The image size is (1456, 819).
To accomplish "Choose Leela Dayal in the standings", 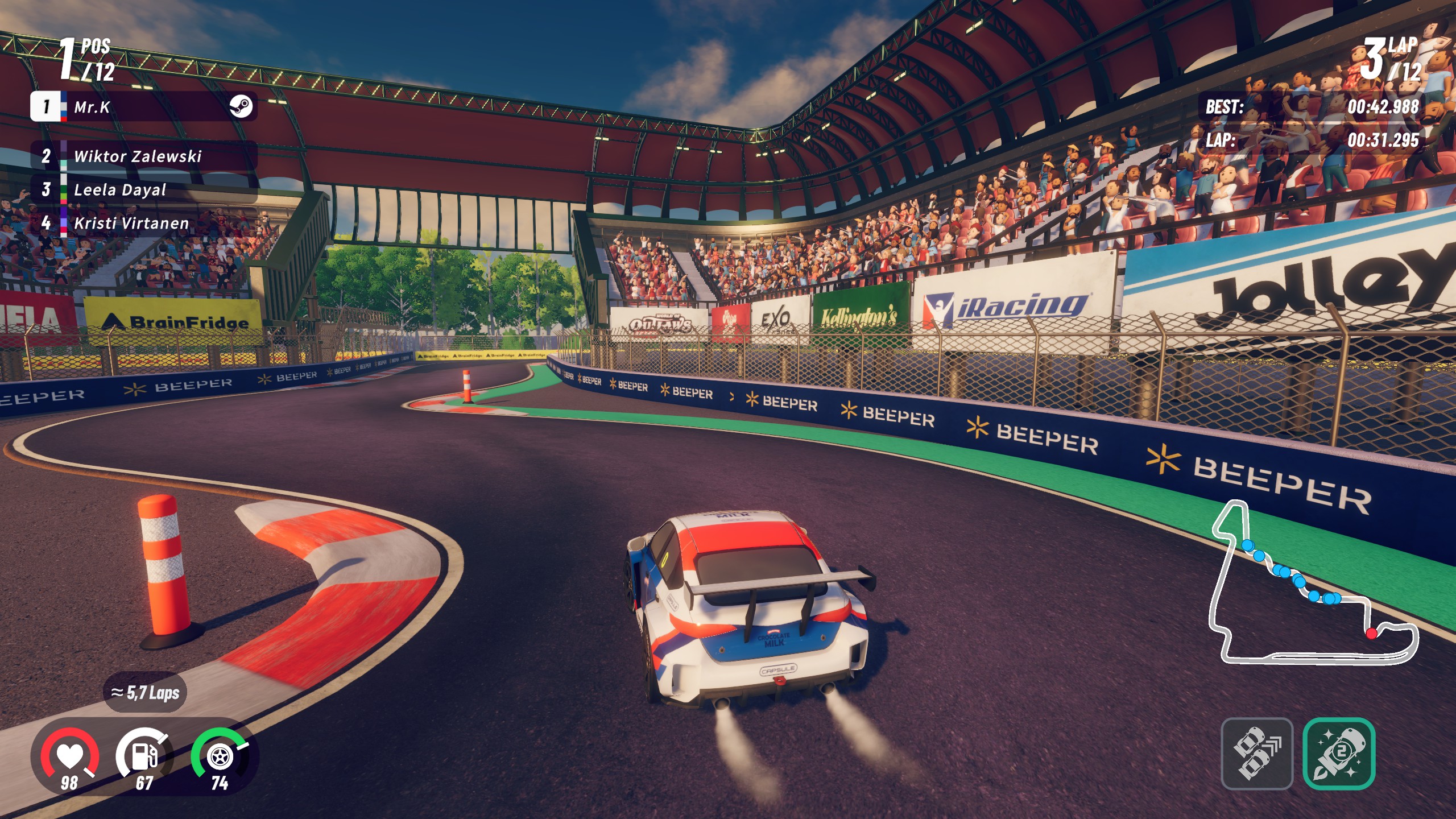I will pyautogui.click(x=142, y=189).
